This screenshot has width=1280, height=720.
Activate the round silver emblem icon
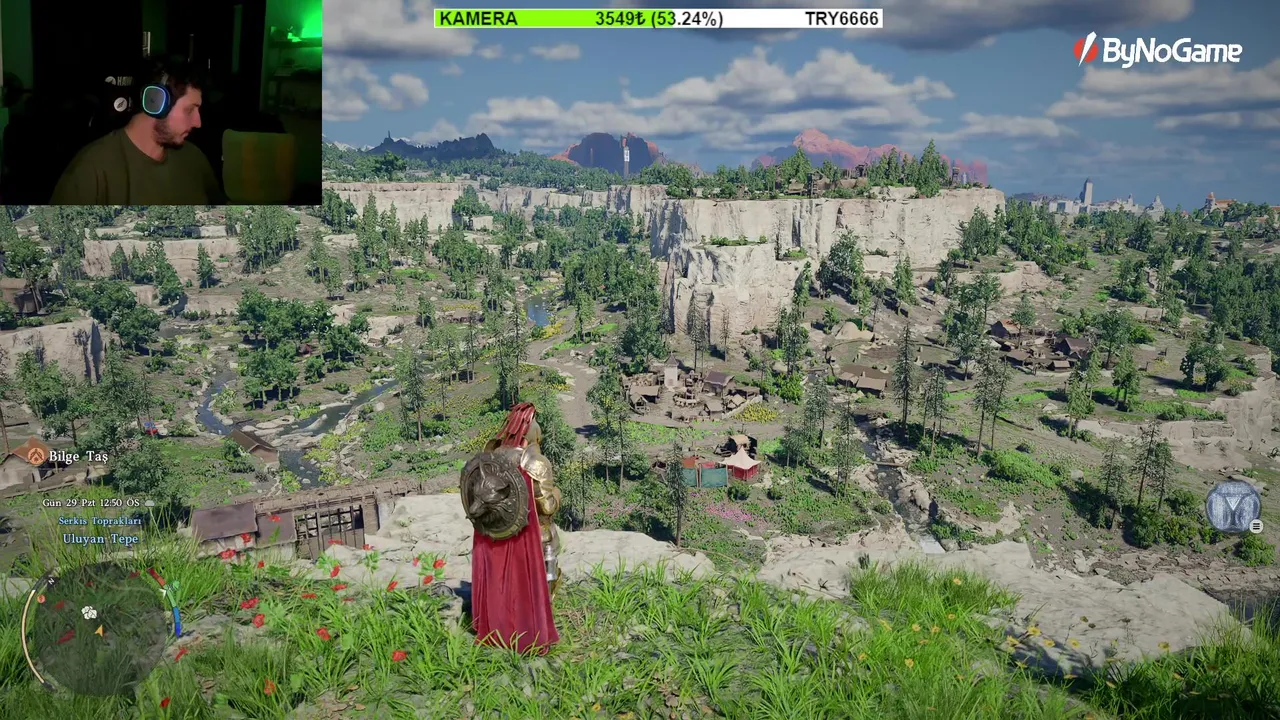1232,506
